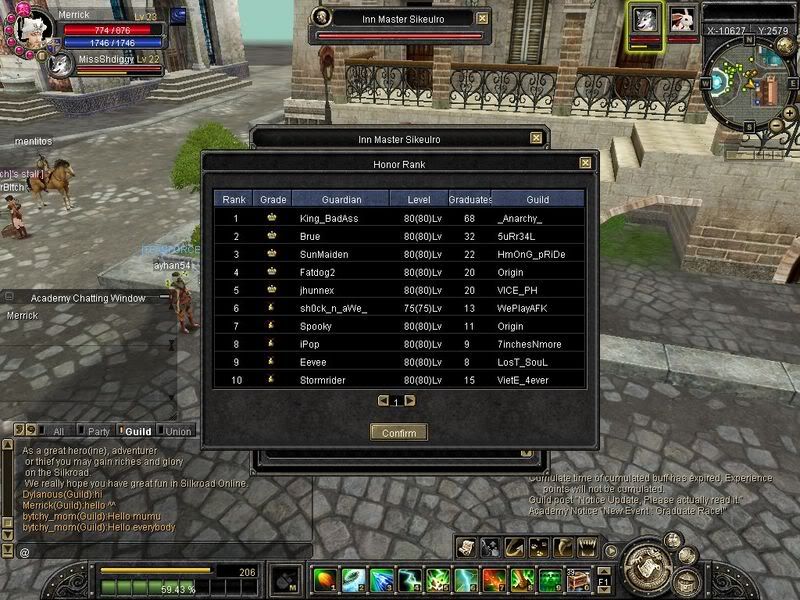The image size is (800, 600).
Task: Select the wolf pet portrait
Action: 644,20
